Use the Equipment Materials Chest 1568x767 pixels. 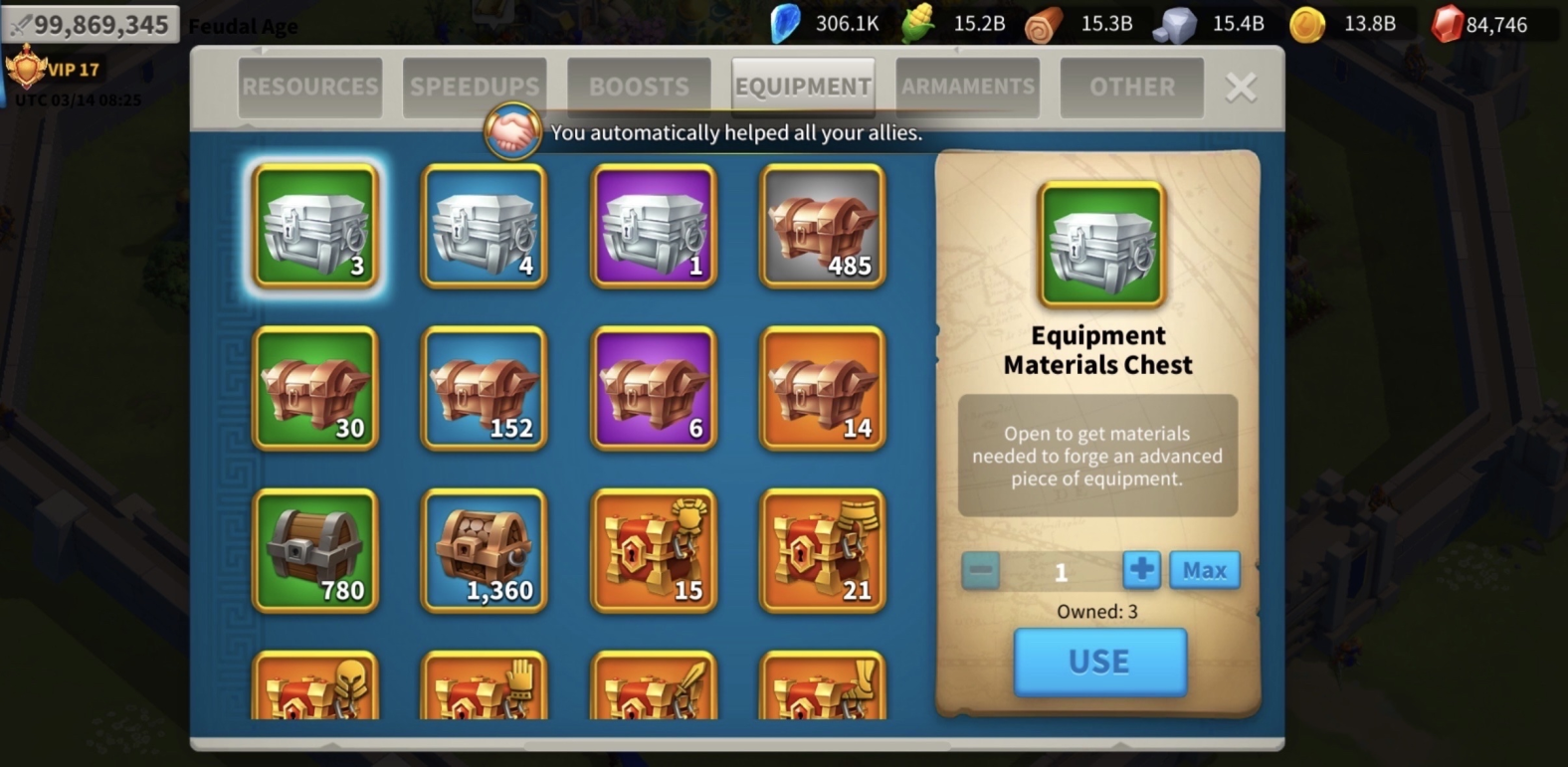[x=1099, y=662]
